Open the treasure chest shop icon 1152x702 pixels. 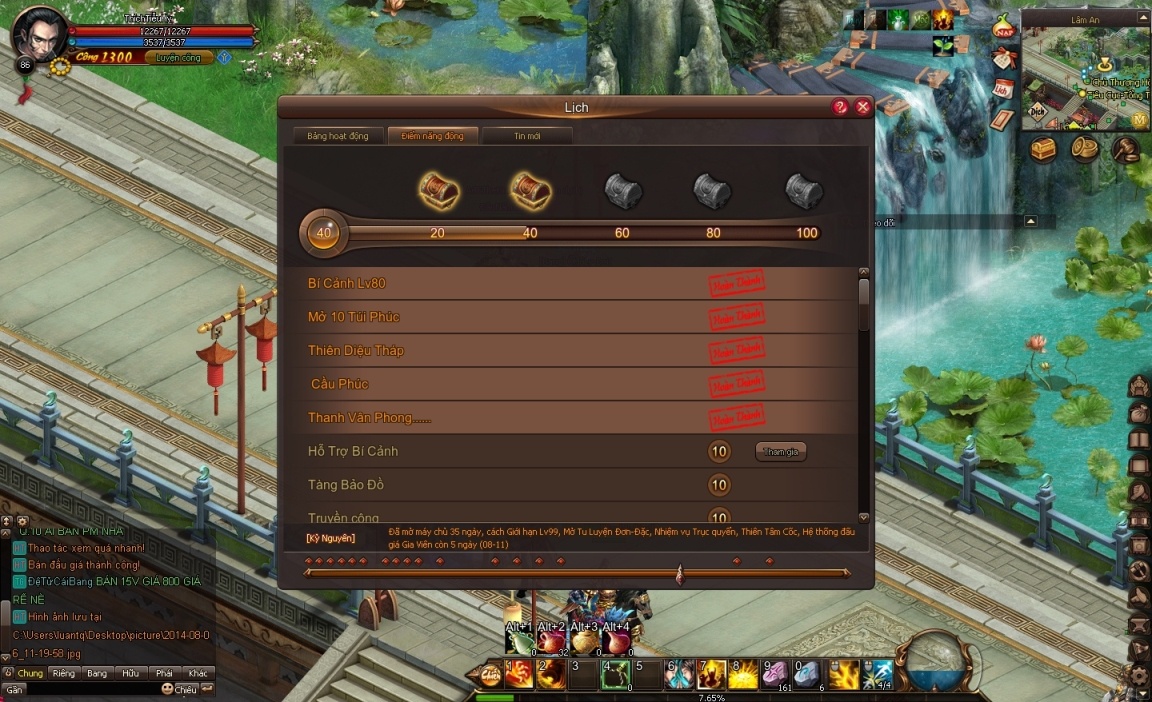coord(1044,149)
